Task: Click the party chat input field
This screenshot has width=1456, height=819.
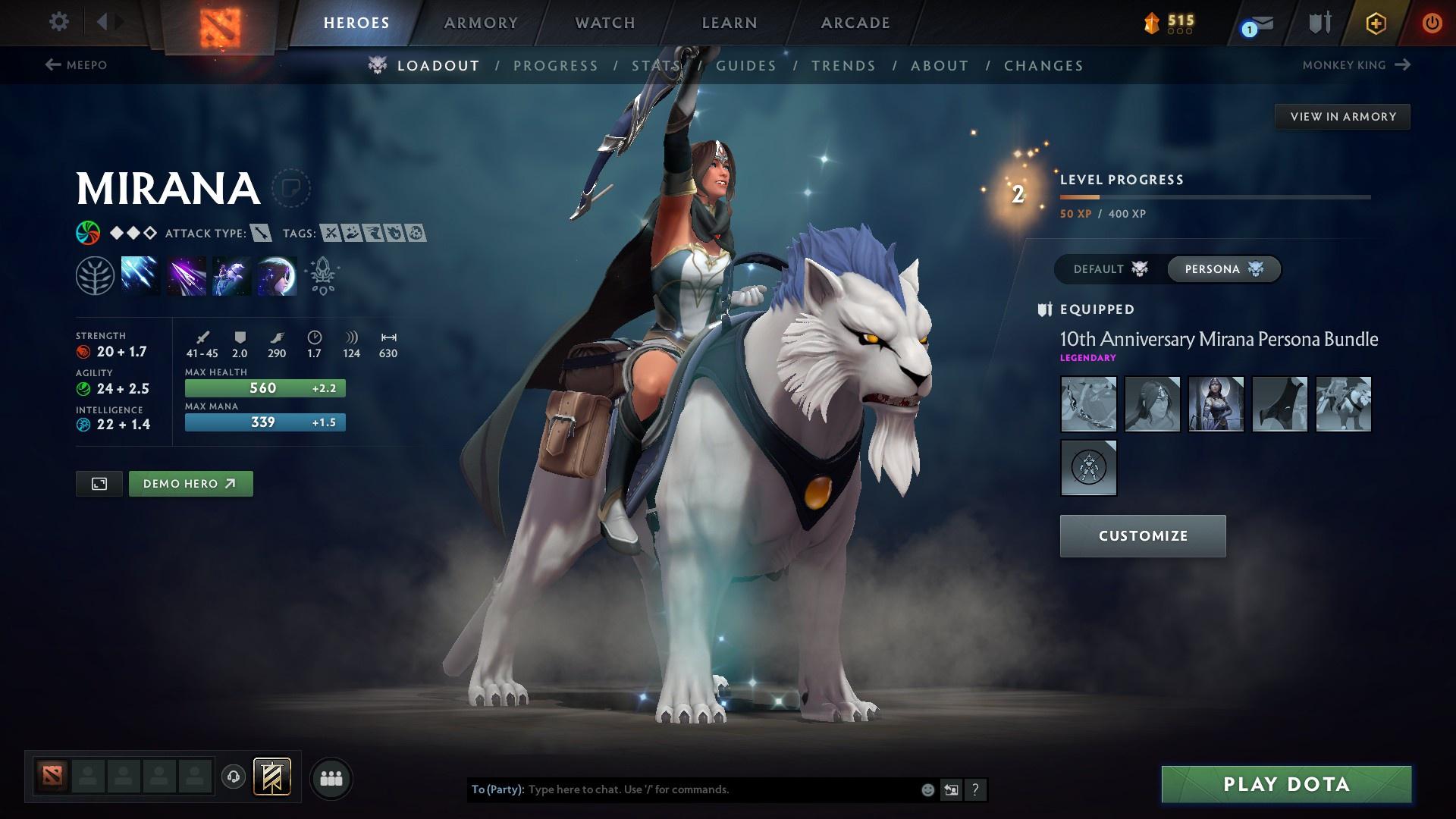Action: (x=705, y=789)
